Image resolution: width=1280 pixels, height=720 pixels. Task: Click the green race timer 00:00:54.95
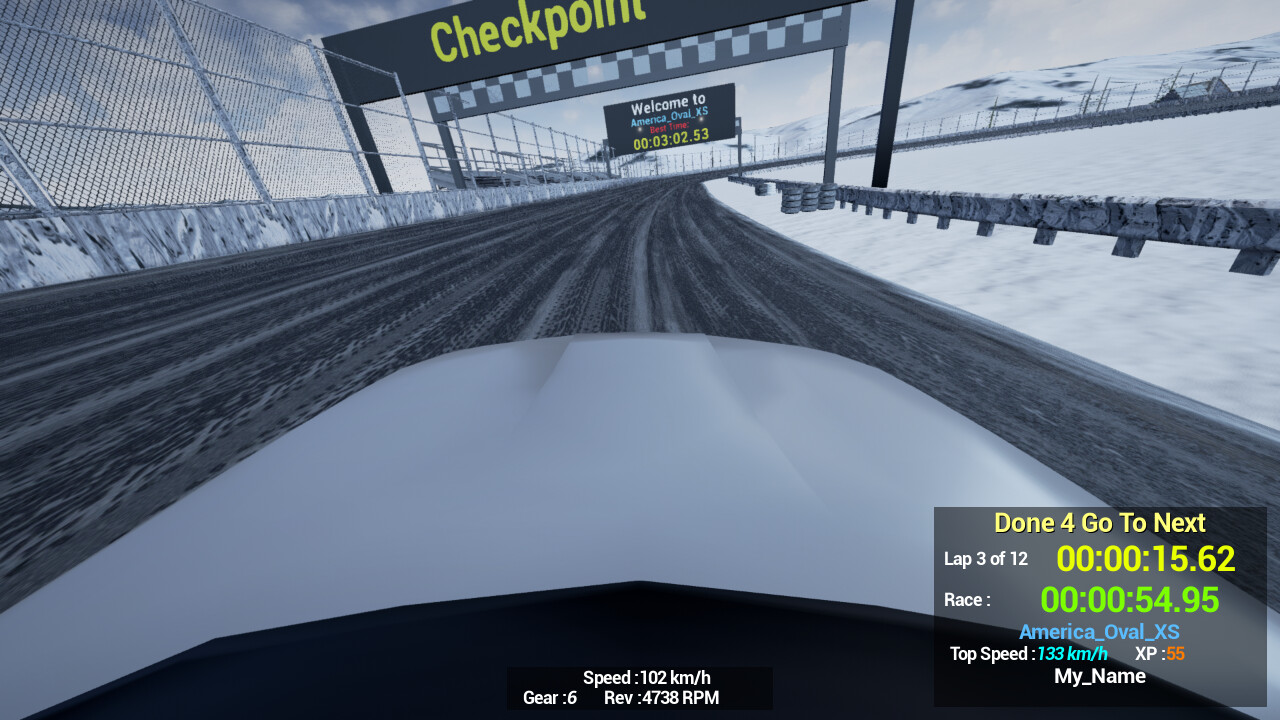(1130, 599)
